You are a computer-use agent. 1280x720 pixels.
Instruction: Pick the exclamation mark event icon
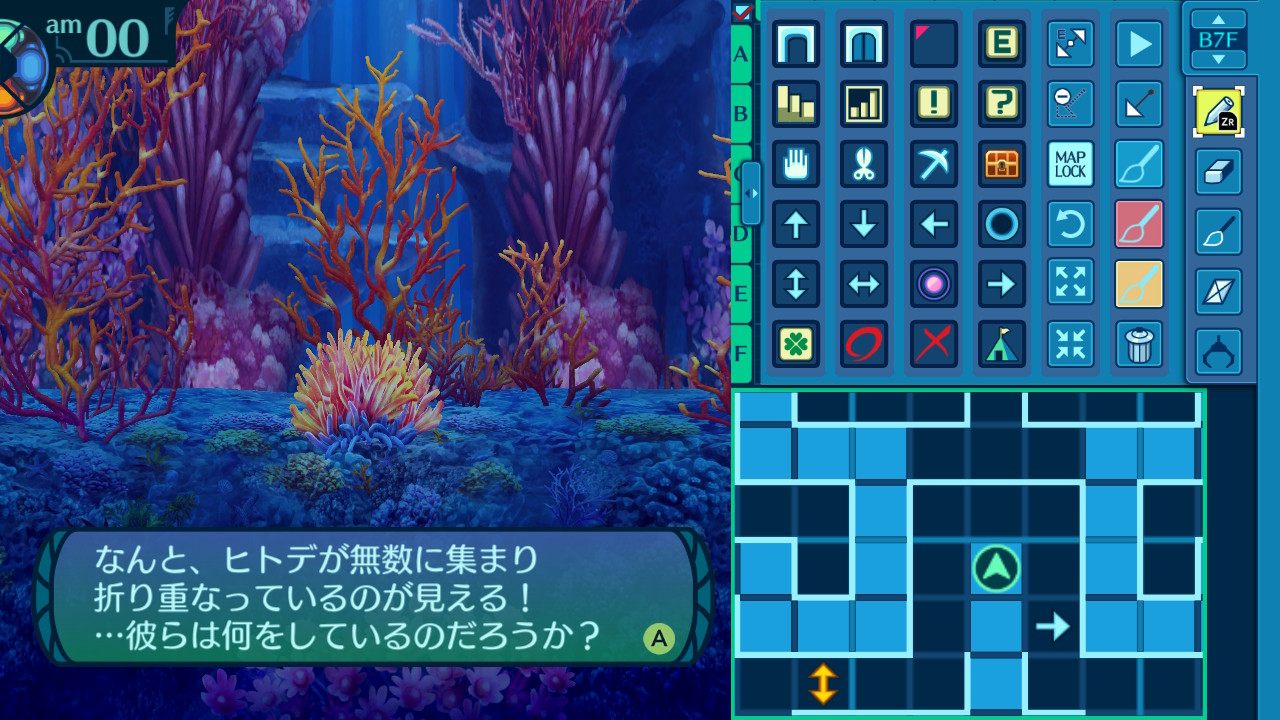(934, 104)
